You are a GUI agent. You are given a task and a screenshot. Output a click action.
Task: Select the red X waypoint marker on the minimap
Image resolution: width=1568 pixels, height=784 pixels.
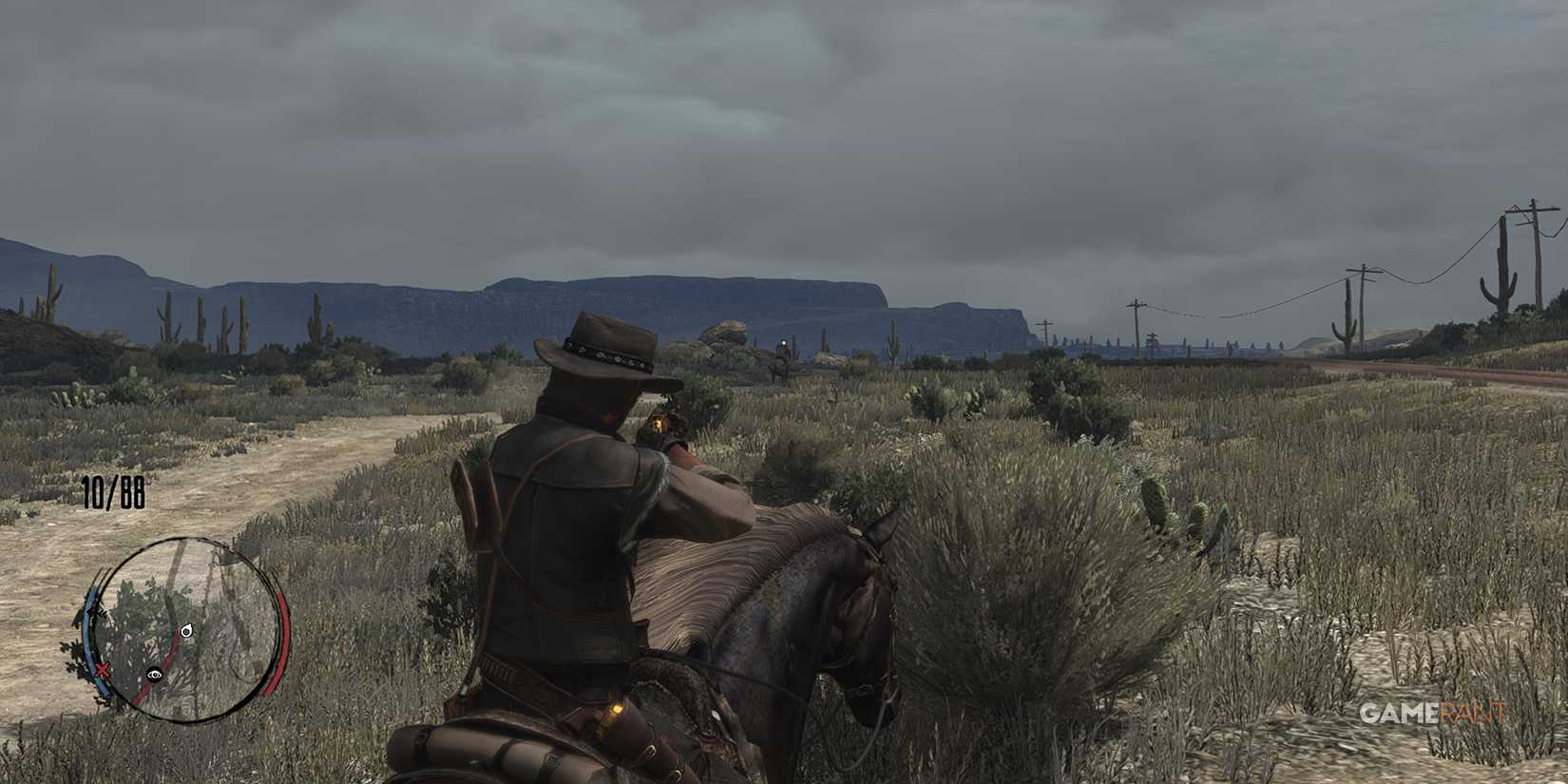tap(103, 669)
